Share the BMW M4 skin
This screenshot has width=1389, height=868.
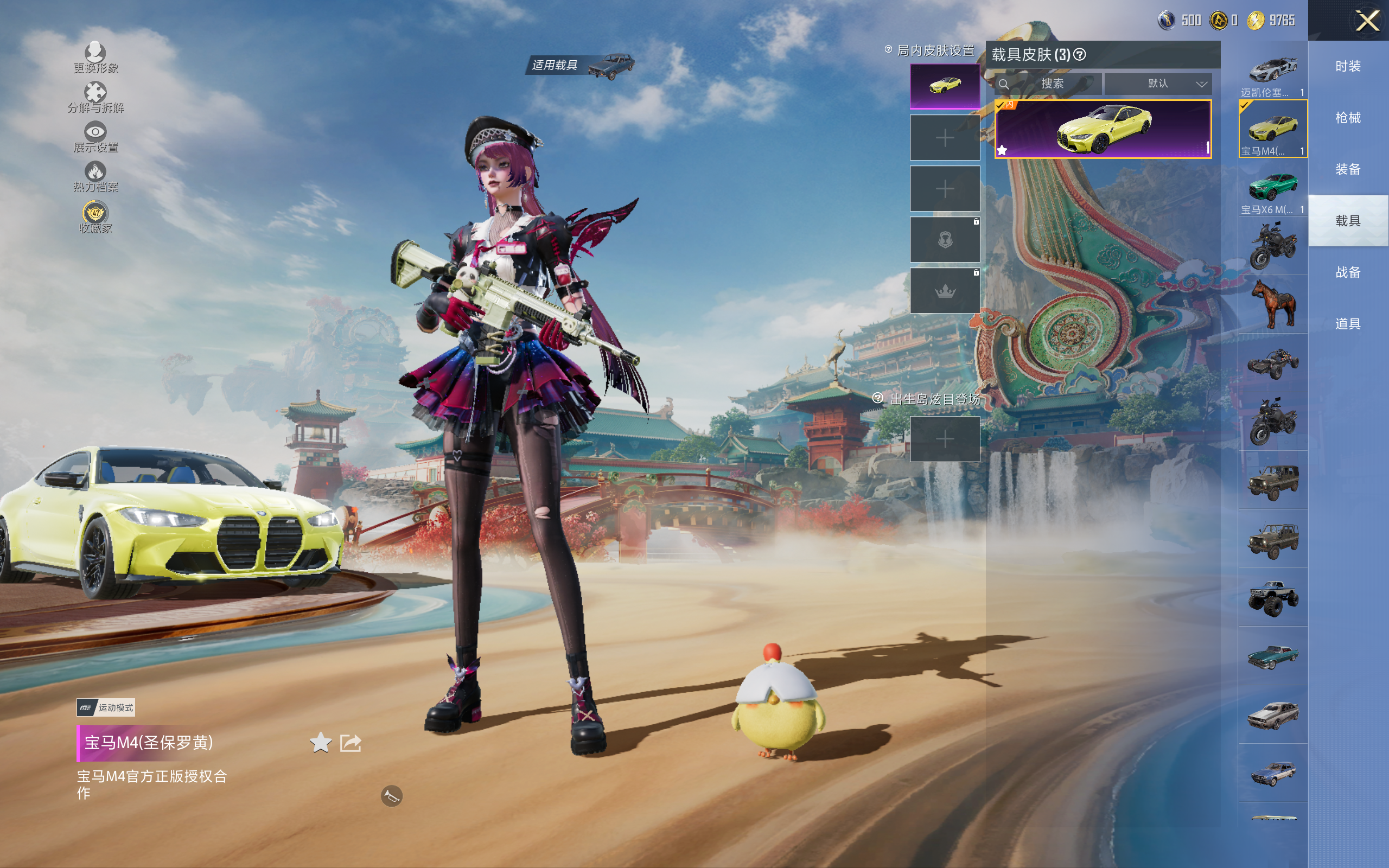pyautogui.click(x=350, y=743)
